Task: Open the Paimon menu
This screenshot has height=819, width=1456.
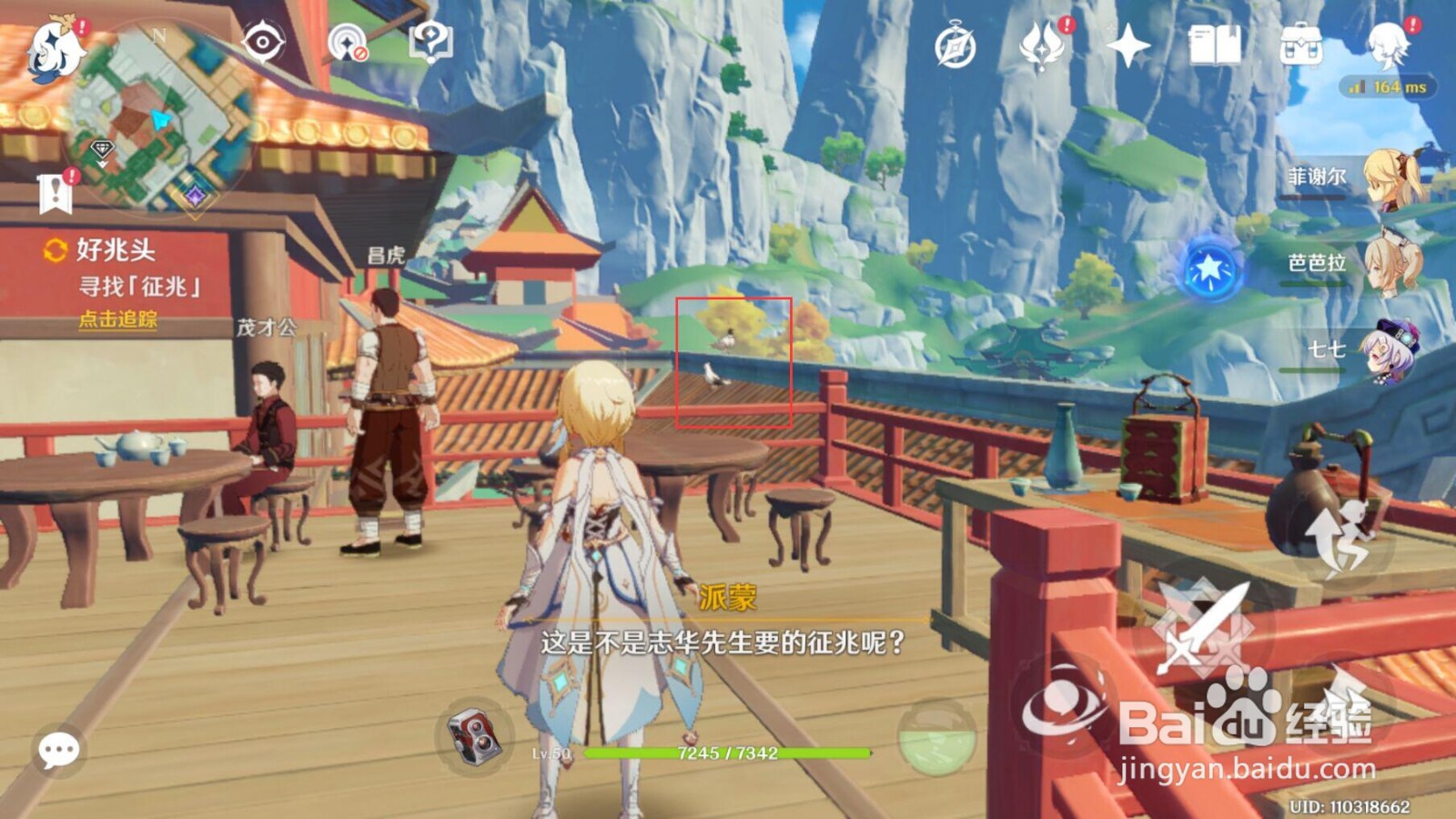Action: (x=55, y=50)
